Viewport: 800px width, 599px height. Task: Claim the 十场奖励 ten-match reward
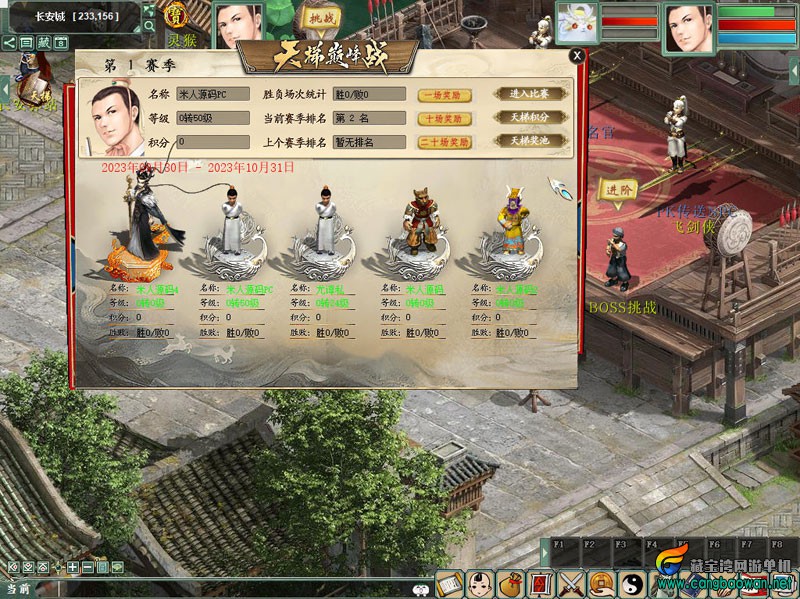444,118
